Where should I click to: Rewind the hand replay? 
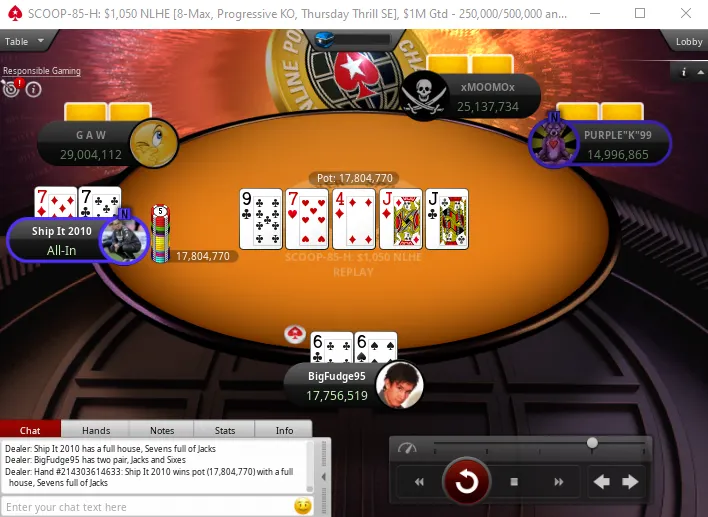pos(420,482)
